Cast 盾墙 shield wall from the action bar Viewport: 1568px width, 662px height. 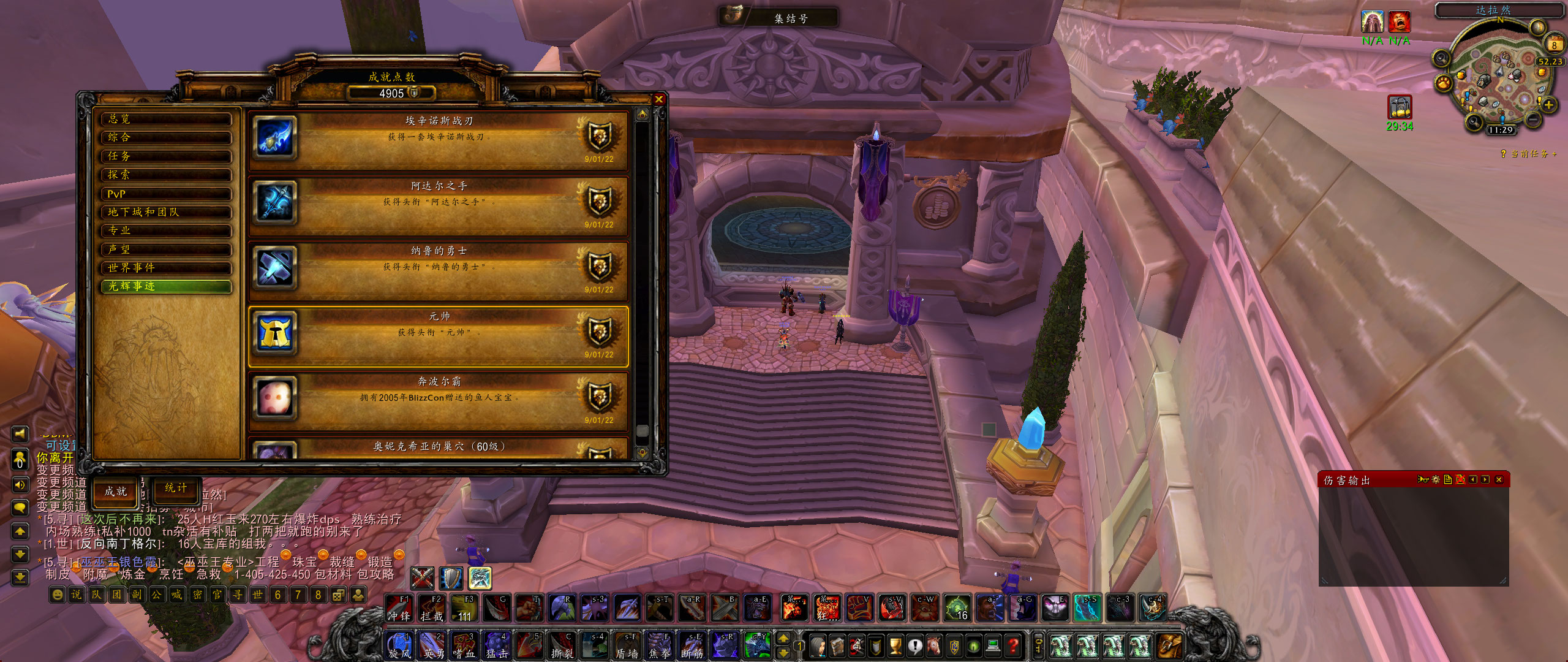click(x=627, y=645)
